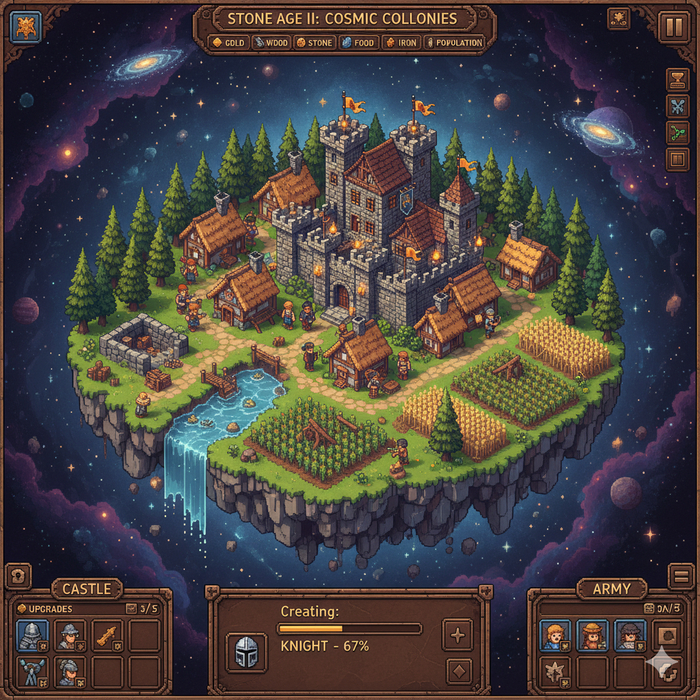Click the knight helmet production icon
700x700 pixels.
pos(246,652)
